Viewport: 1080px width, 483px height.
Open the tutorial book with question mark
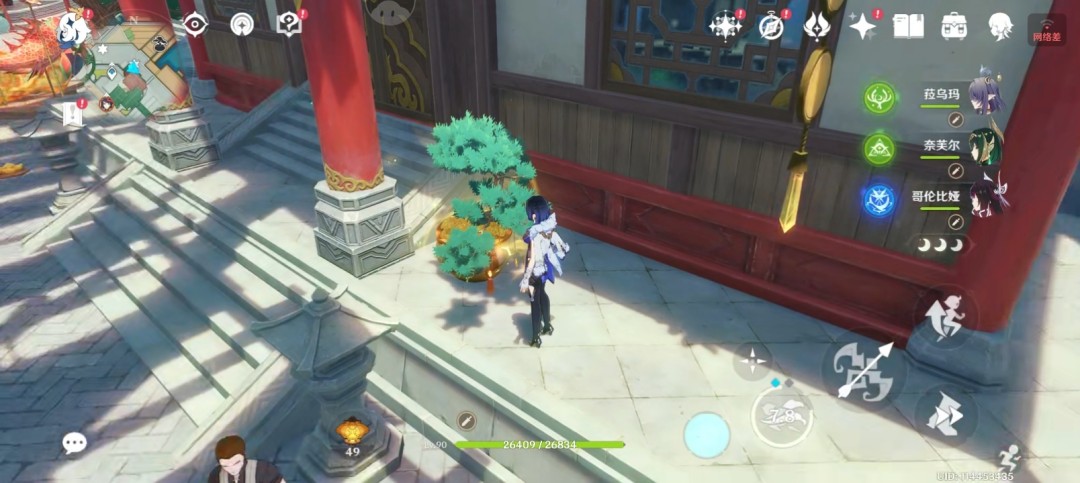(x=289, y=24)
